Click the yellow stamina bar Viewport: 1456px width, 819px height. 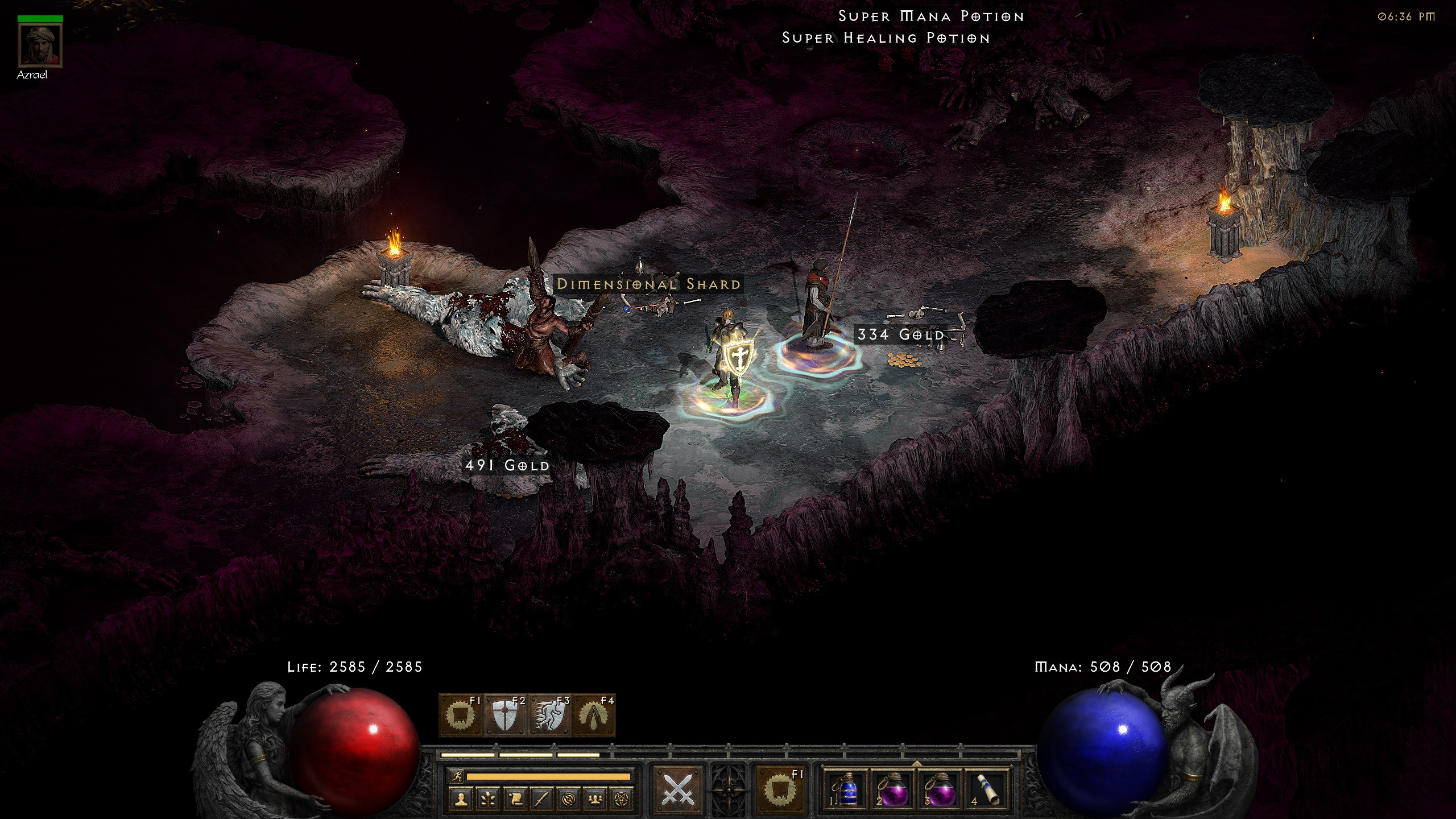(x=547, y=776)
